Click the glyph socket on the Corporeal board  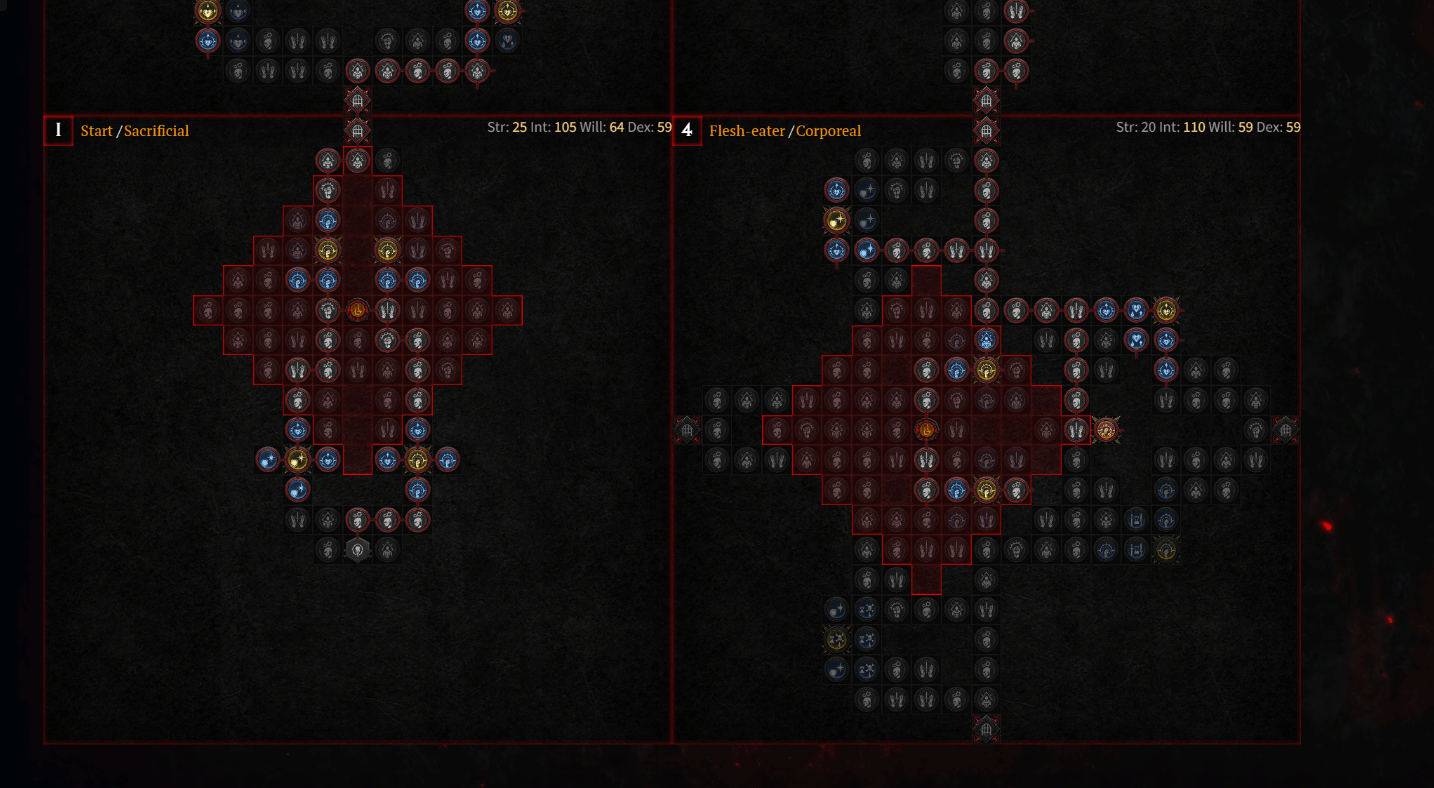pyautogui.click(x=925, y=431)
